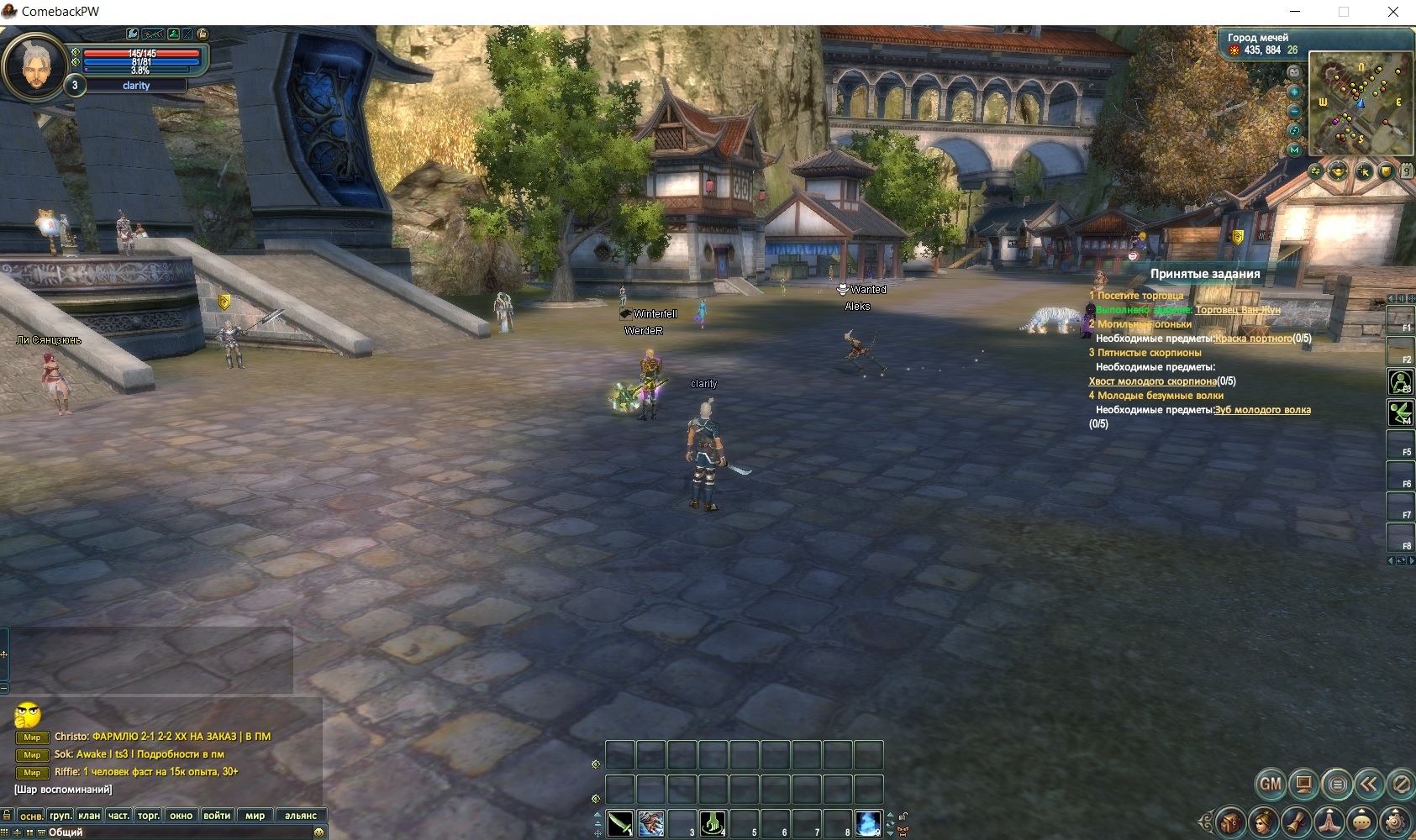Click the speech bubble chat icon
This screenshot has height=840, width=1416.
coord(1362,822)
